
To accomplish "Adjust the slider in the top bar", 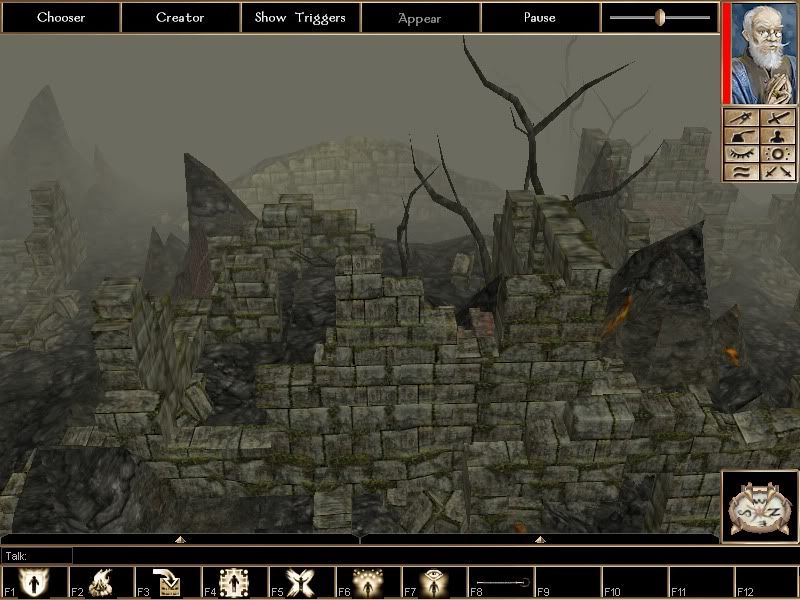I will tap(660, 17).
